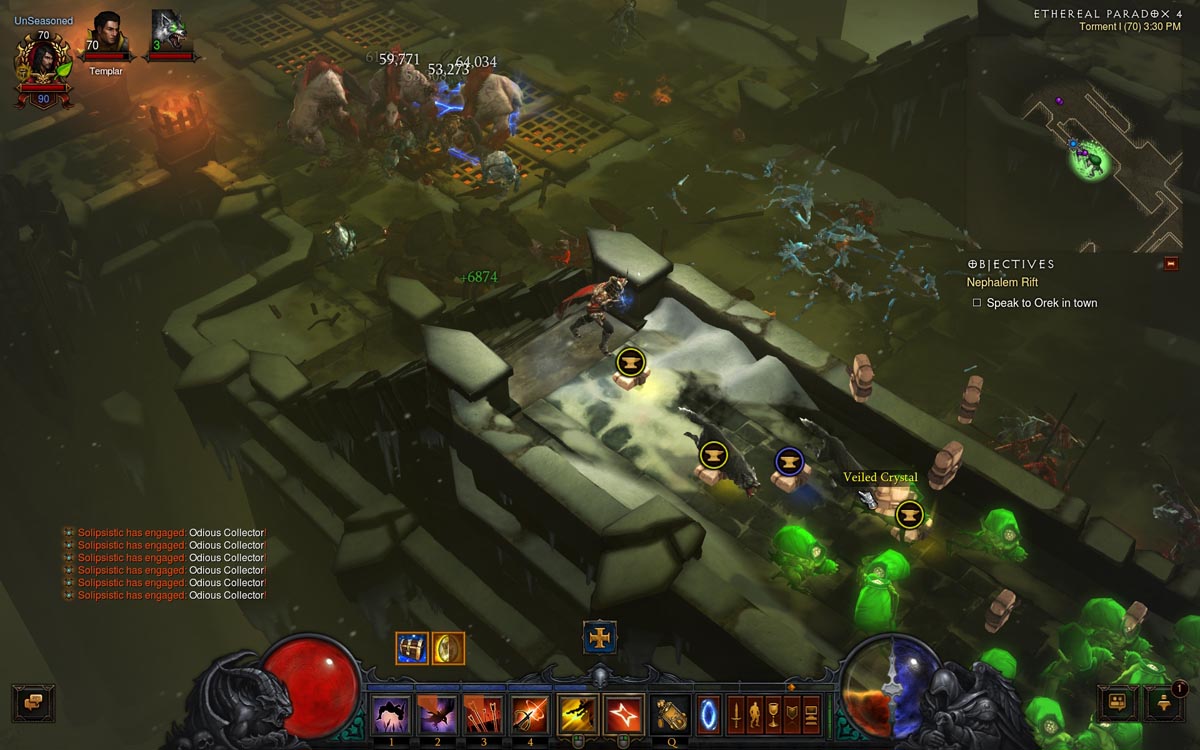Open the player hero portrait

pyautogui.click(x=41, y=60)
